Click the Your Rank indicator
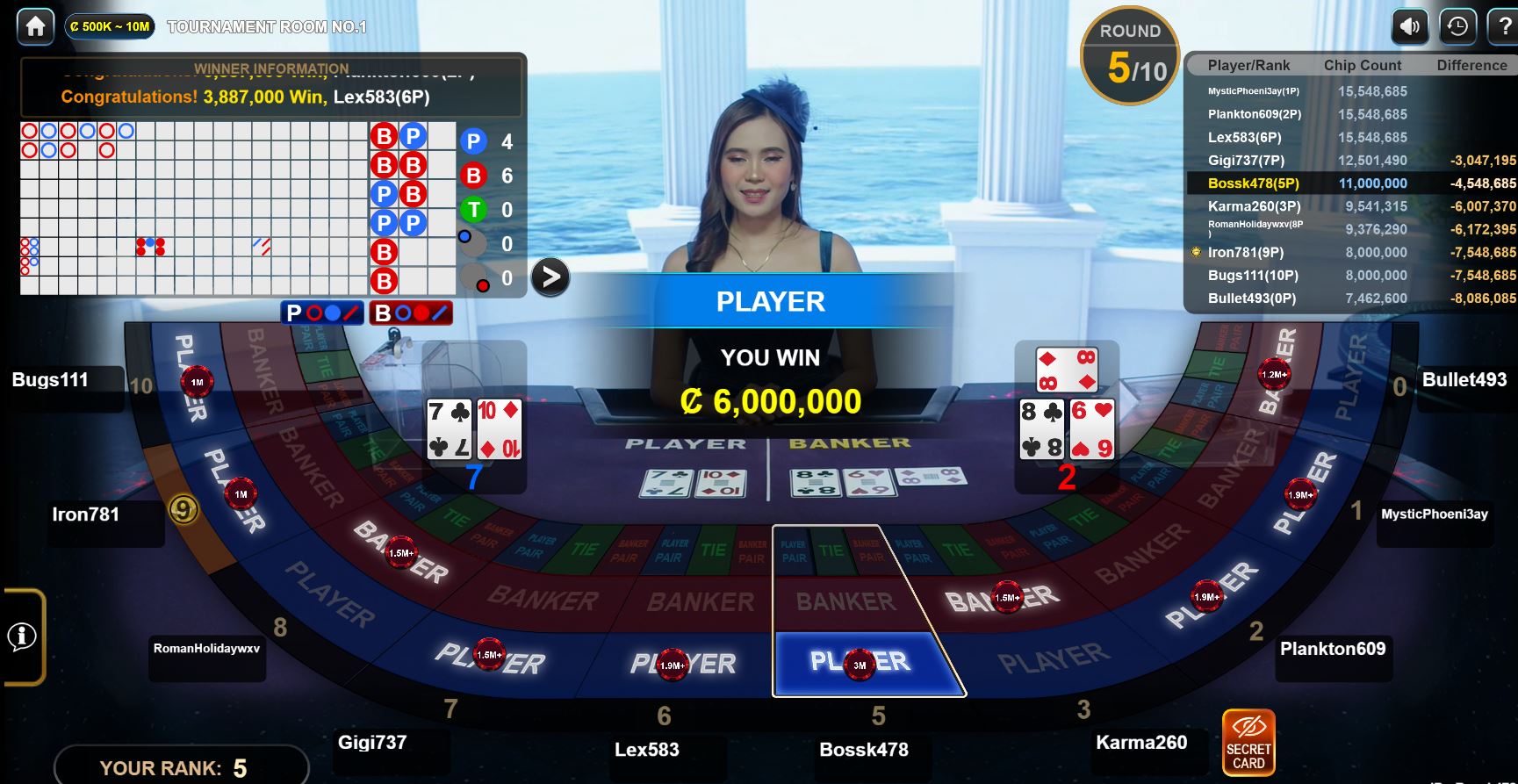1518x784 pixels. 181,767
